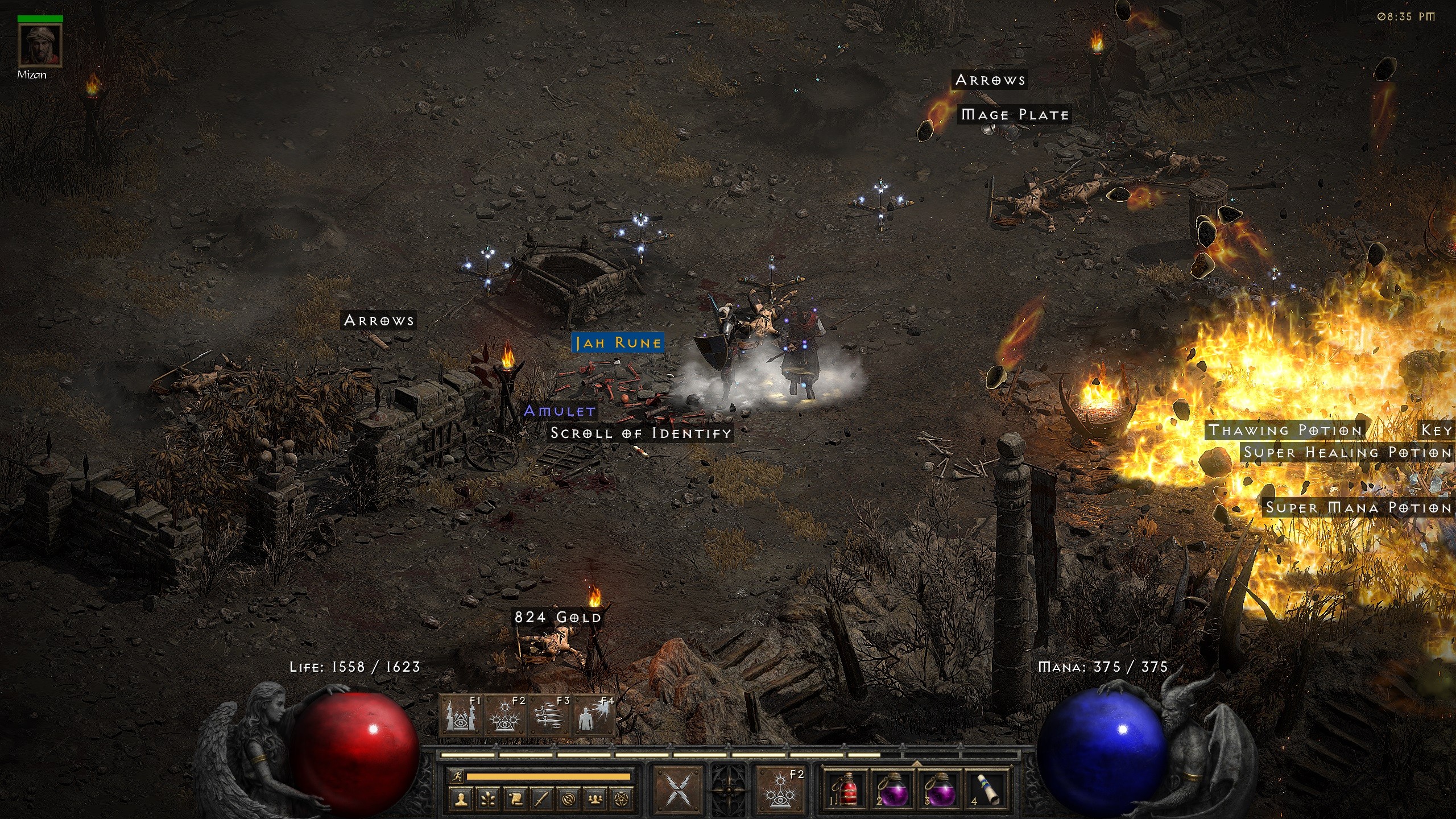The width and height of the screenshot is (1456, 819).
Task: Click the Mizan mercenary portrait
Action: pos(40,45)
